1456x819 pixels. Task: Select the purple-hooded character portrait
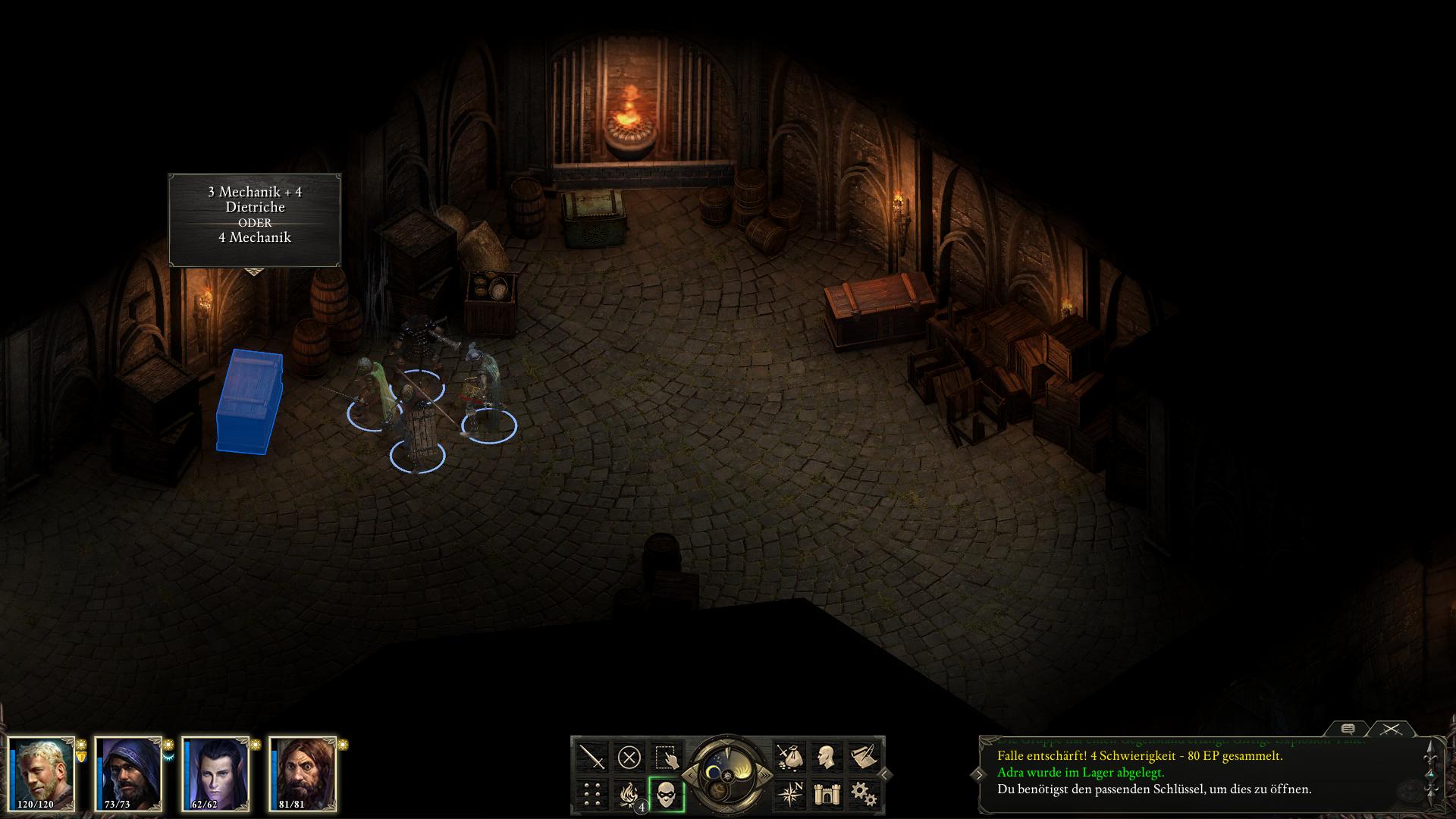(129, 773)
